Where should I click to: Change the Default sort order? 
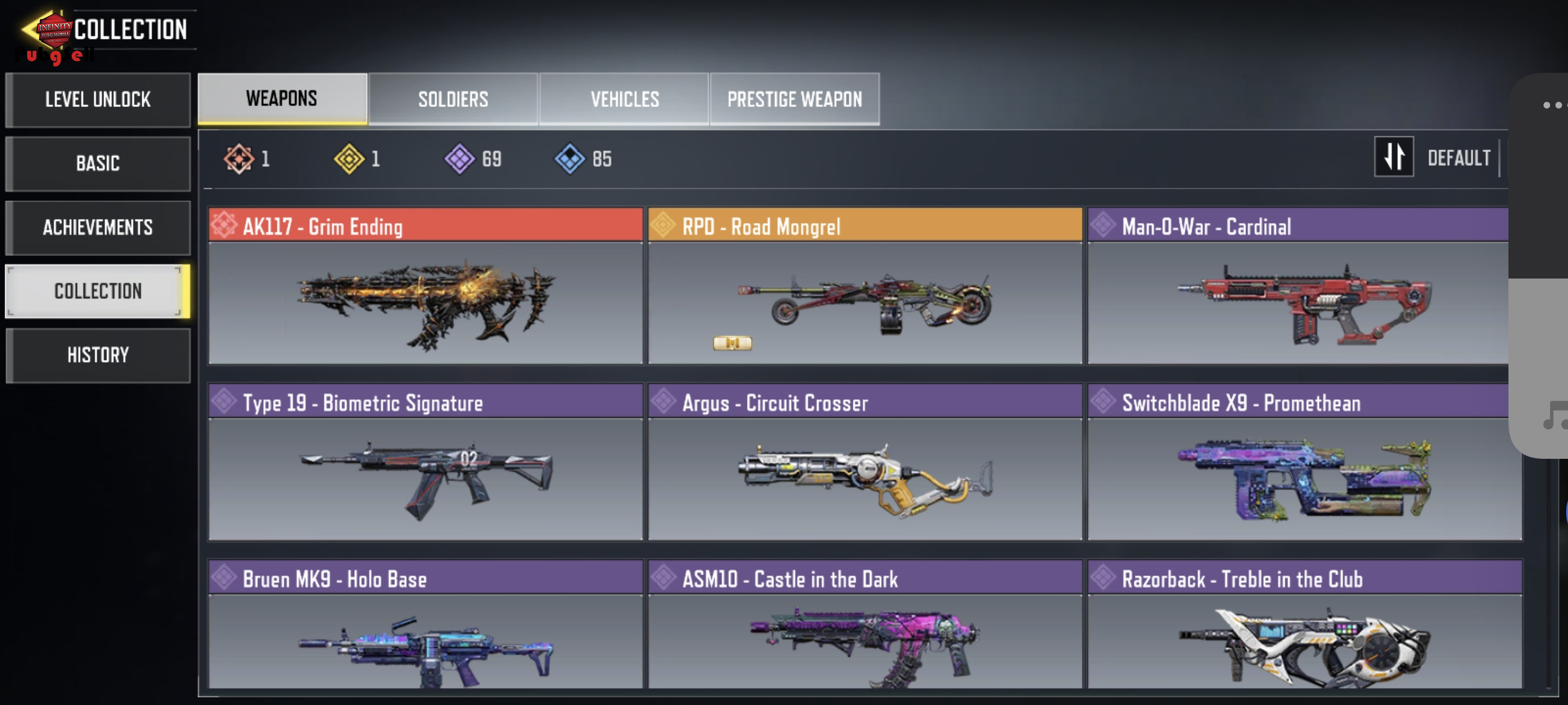click(x=1437, y=158)
